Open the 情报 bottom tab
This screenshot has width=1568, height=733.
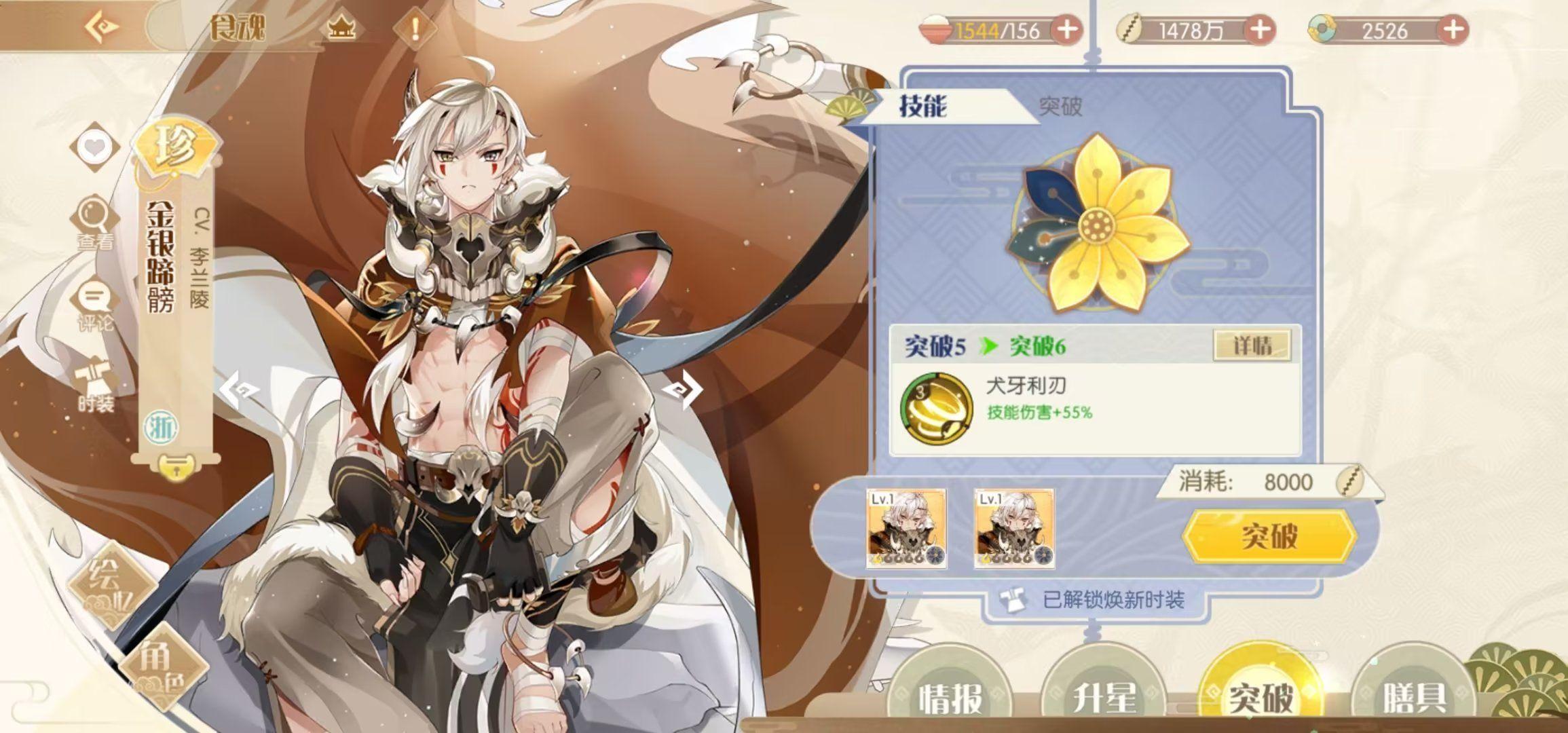(950, 696)
